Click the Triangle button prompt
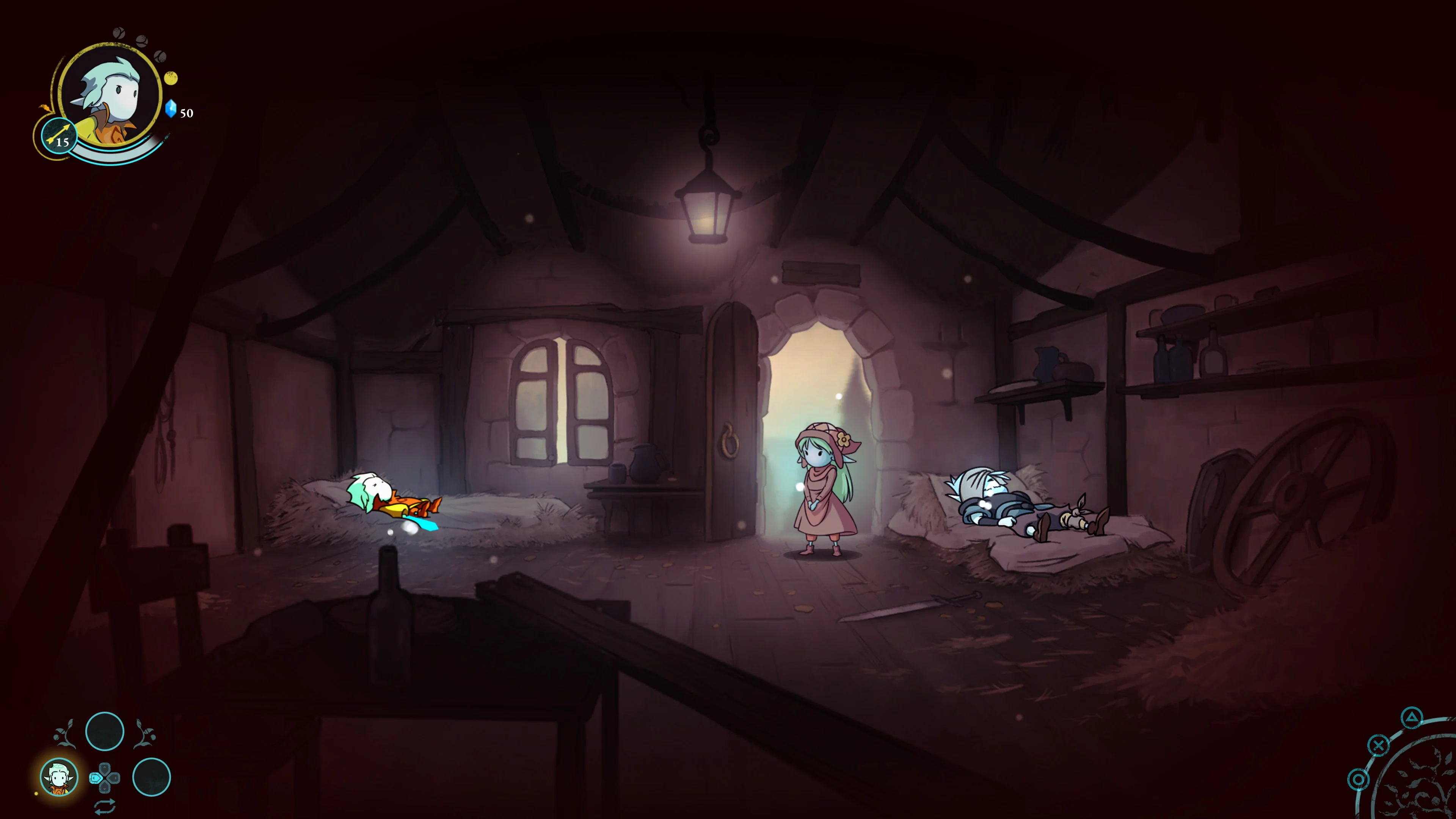The image size is (1456, 819). click(x=1412, y=718)
